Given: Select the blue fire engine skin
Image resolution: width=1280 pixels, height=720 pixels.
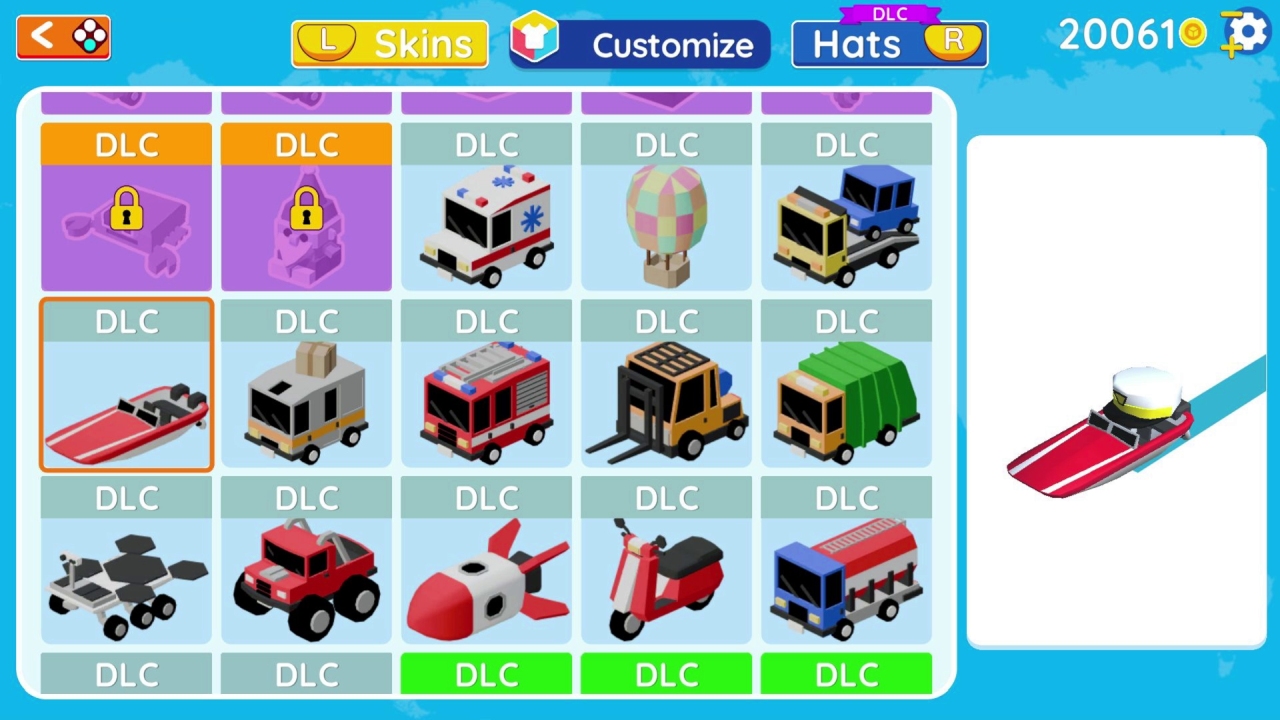Looking at the screenshot, I should (x=846, y=575).
